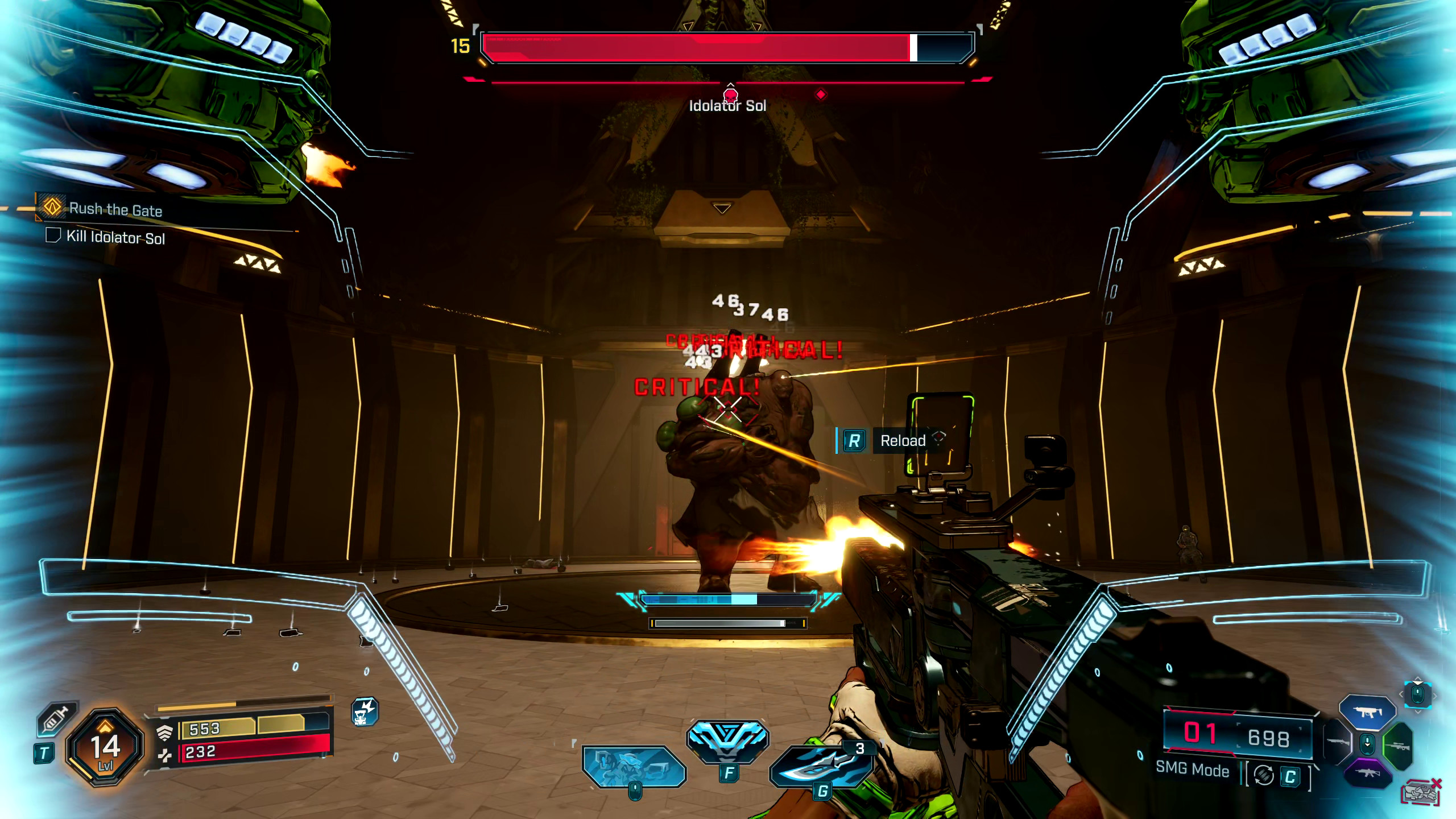1456x819 pixels.
Task: Toggle the SMG Mode ammo swap icon
Action: (x=1264, y=775)
